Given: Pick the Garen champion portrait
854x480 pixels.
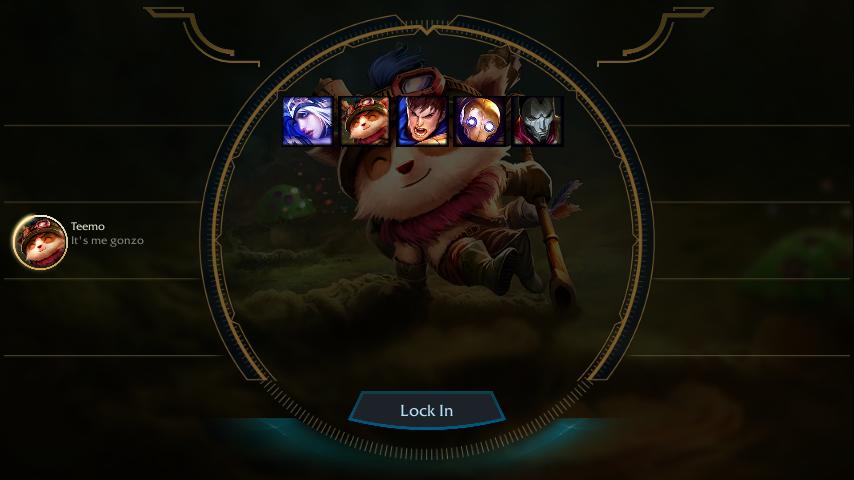Looking at the screenshot, I should [422, 121].
